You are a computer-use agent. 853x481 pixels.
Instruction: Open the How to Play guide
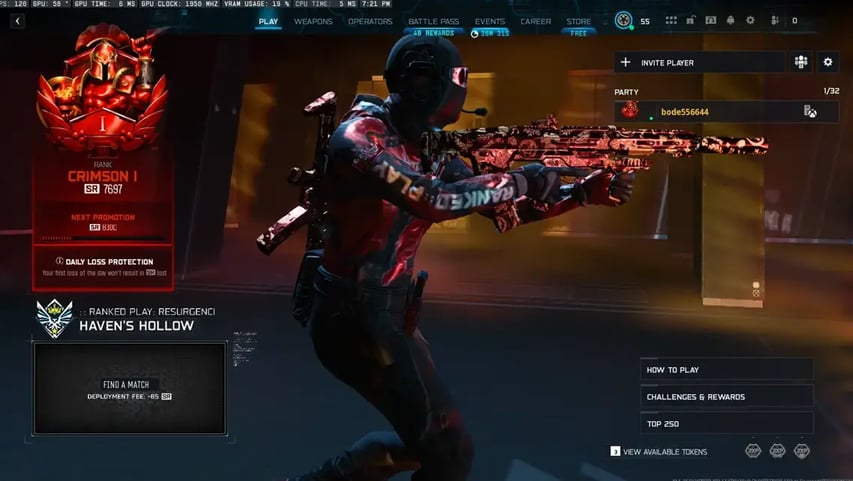pyautogui.click(x=726, y=370)
